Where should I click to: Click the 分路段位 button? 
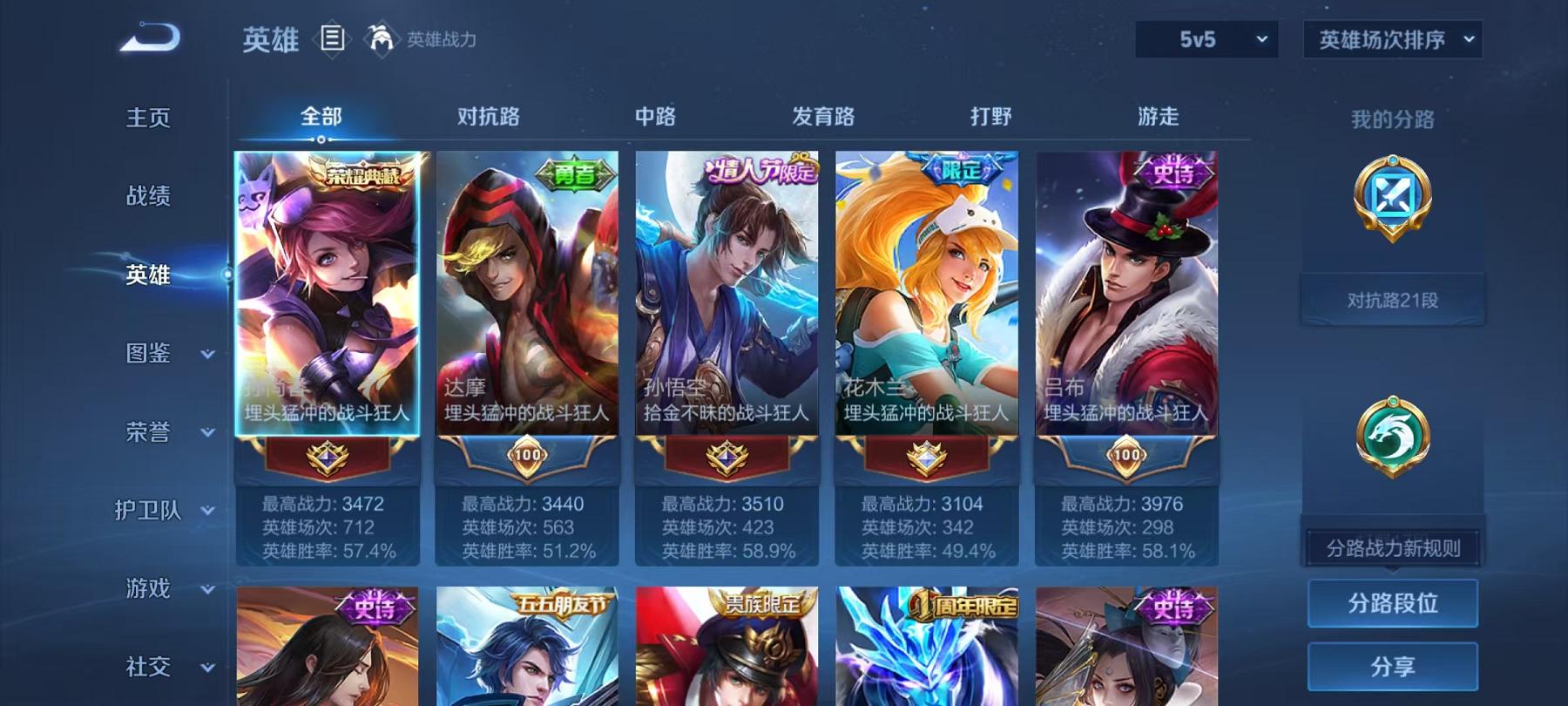click(1395, 602)
